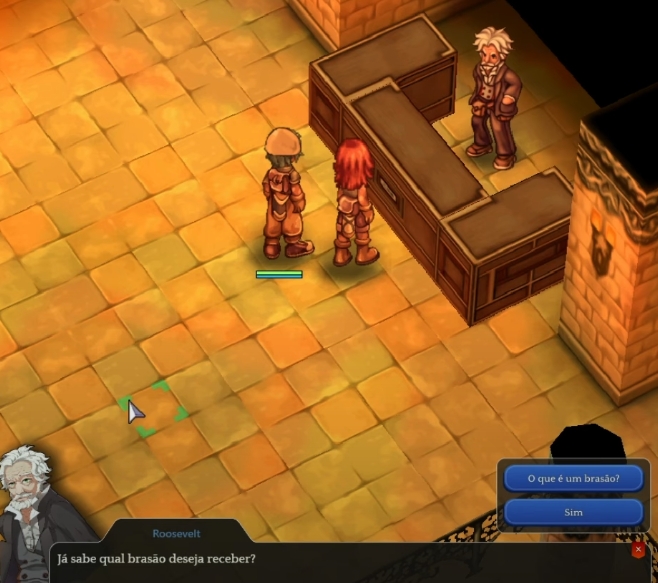
Task: Select the "Sim" dialogue option
Action: pos(573,512)
